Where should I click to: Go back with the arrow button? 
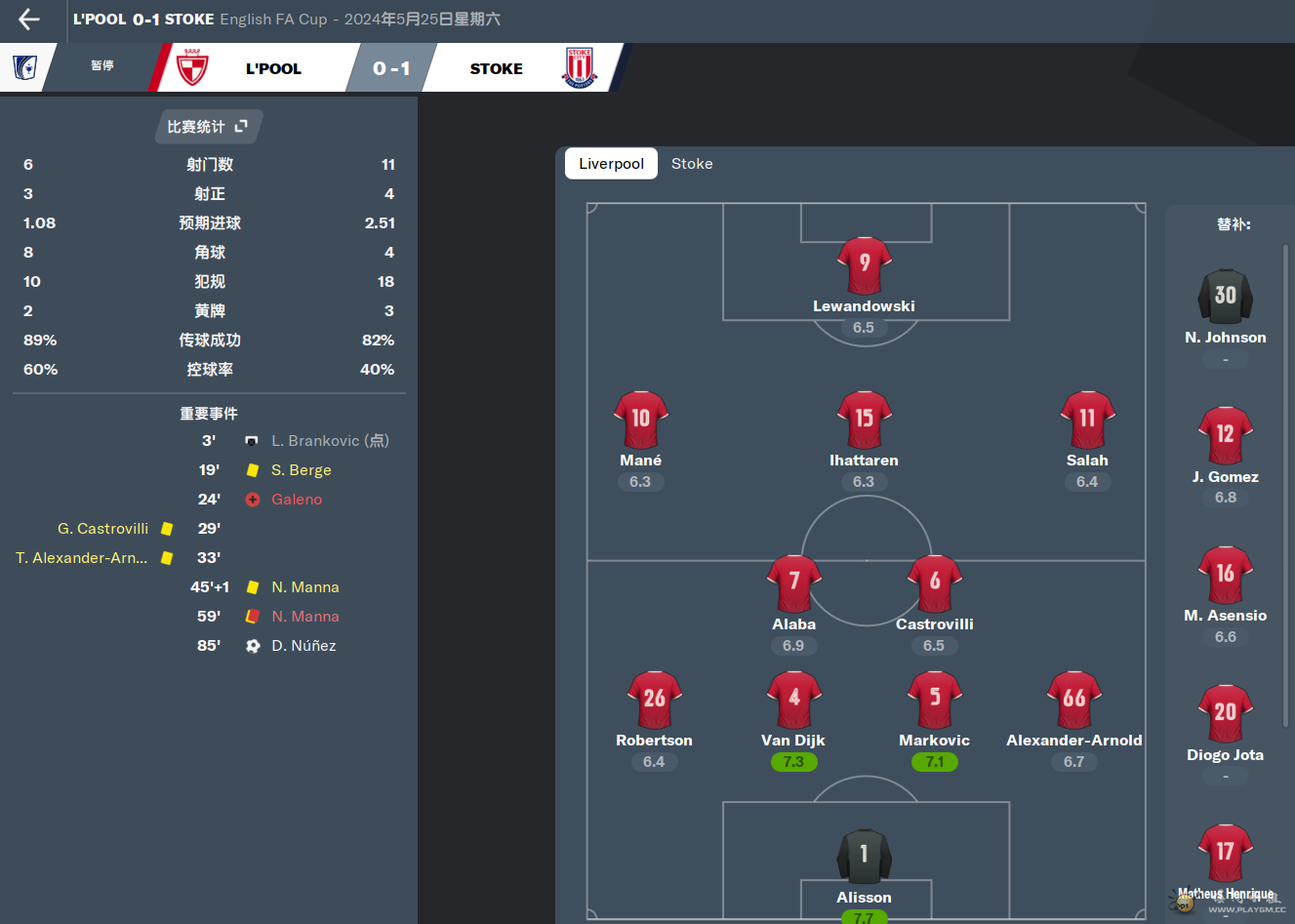tap(29, 20)
